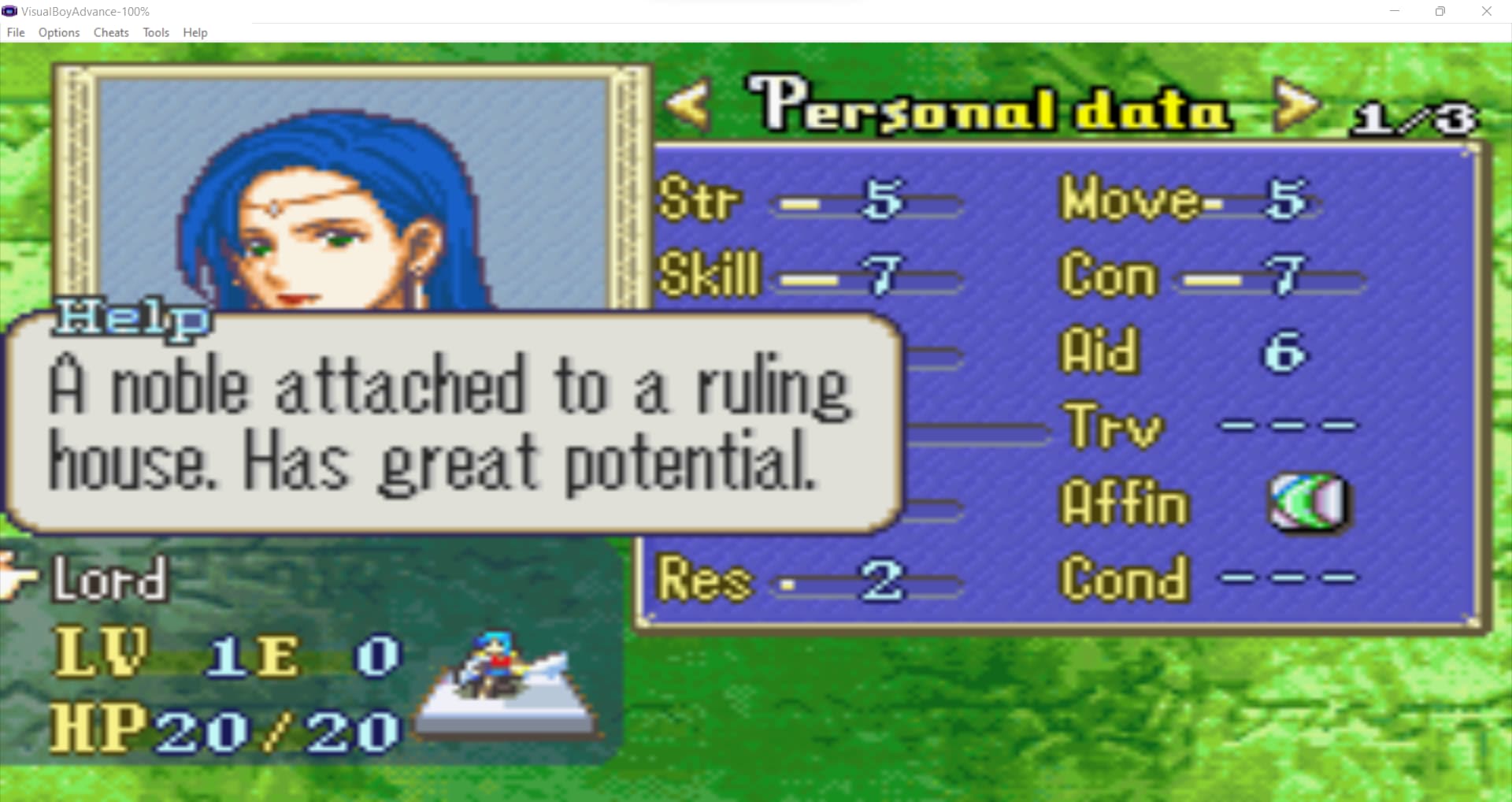The height and width of the screenshot is (802, 1512).
Task: Minimize the emulator window
Action: pyautogui.click(x=1395, y=11)
